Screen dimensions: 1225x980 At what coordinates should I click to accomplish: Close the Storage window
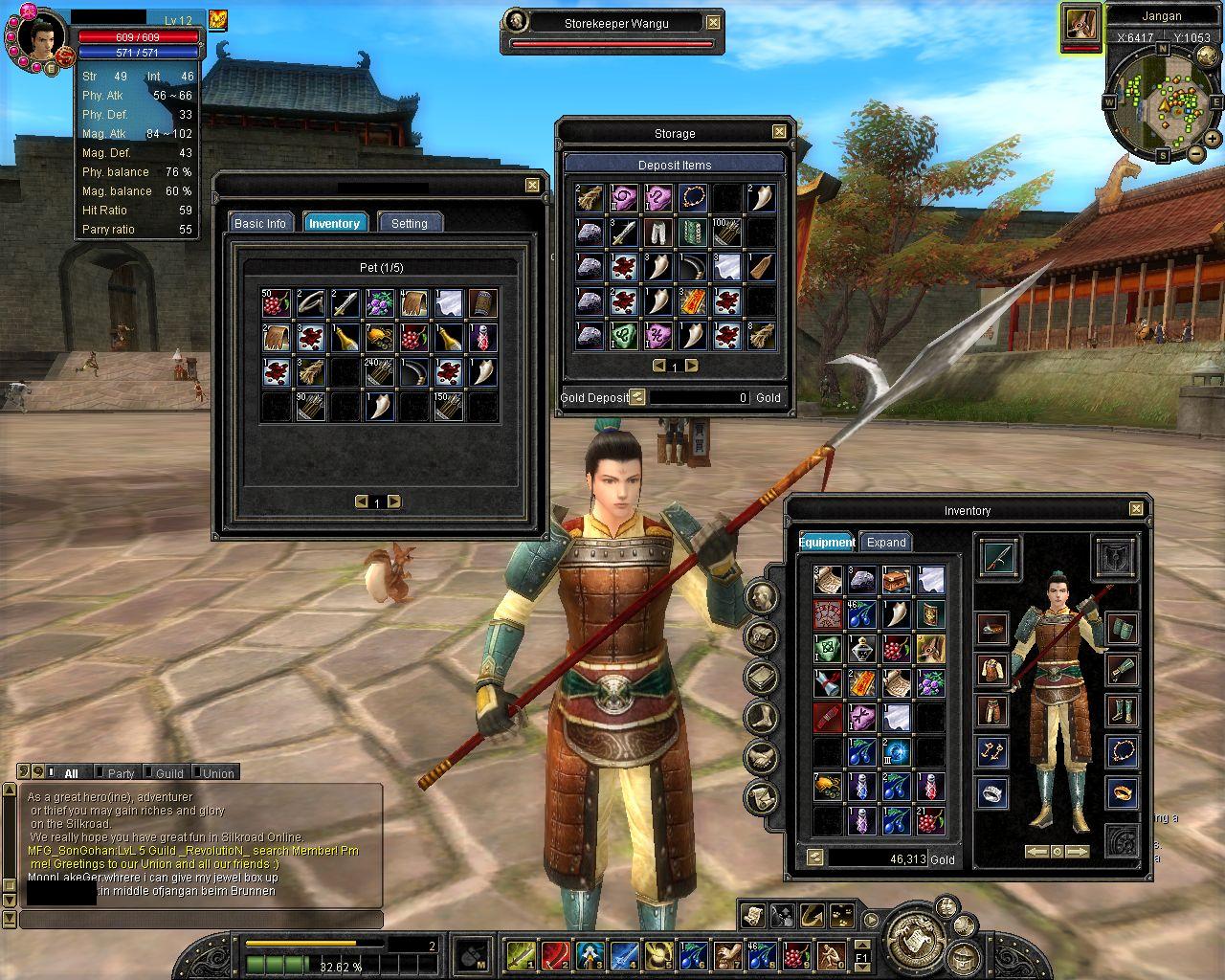point(779,132)
